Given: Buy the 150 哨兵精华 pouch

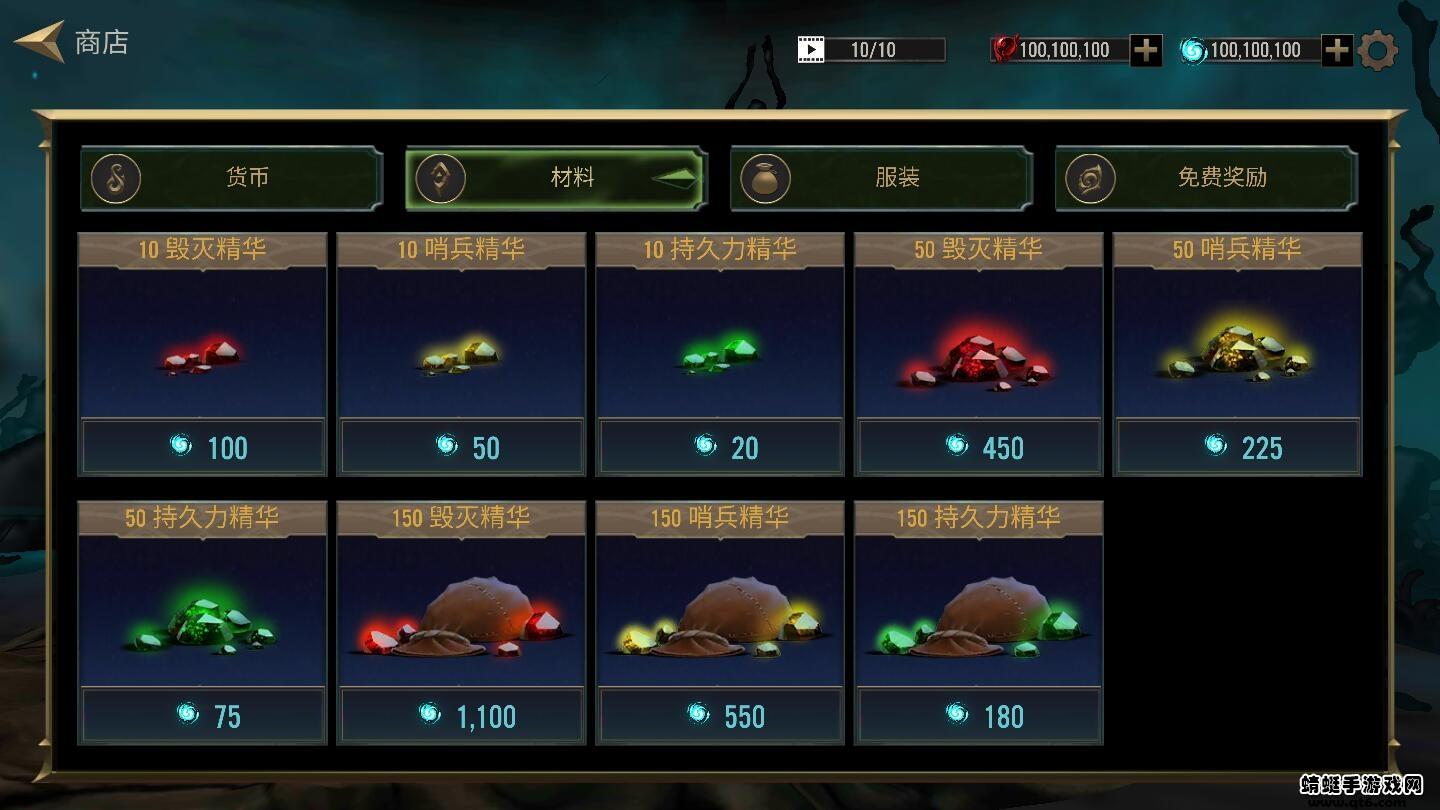Looking at the screenshot, I should pos(720,622).
